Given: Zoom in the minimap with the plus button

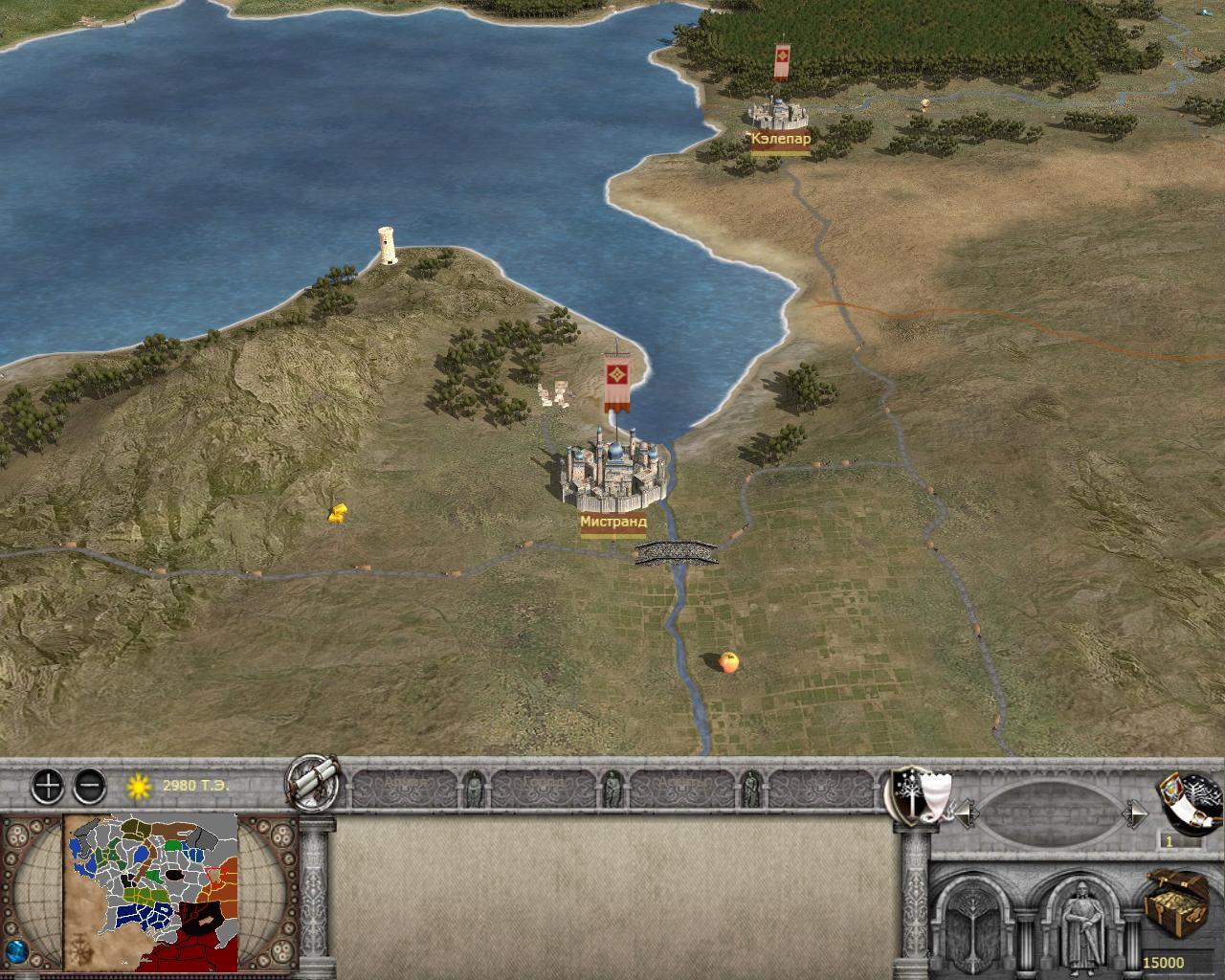Looking at the screenshot, I should (47, 787).
